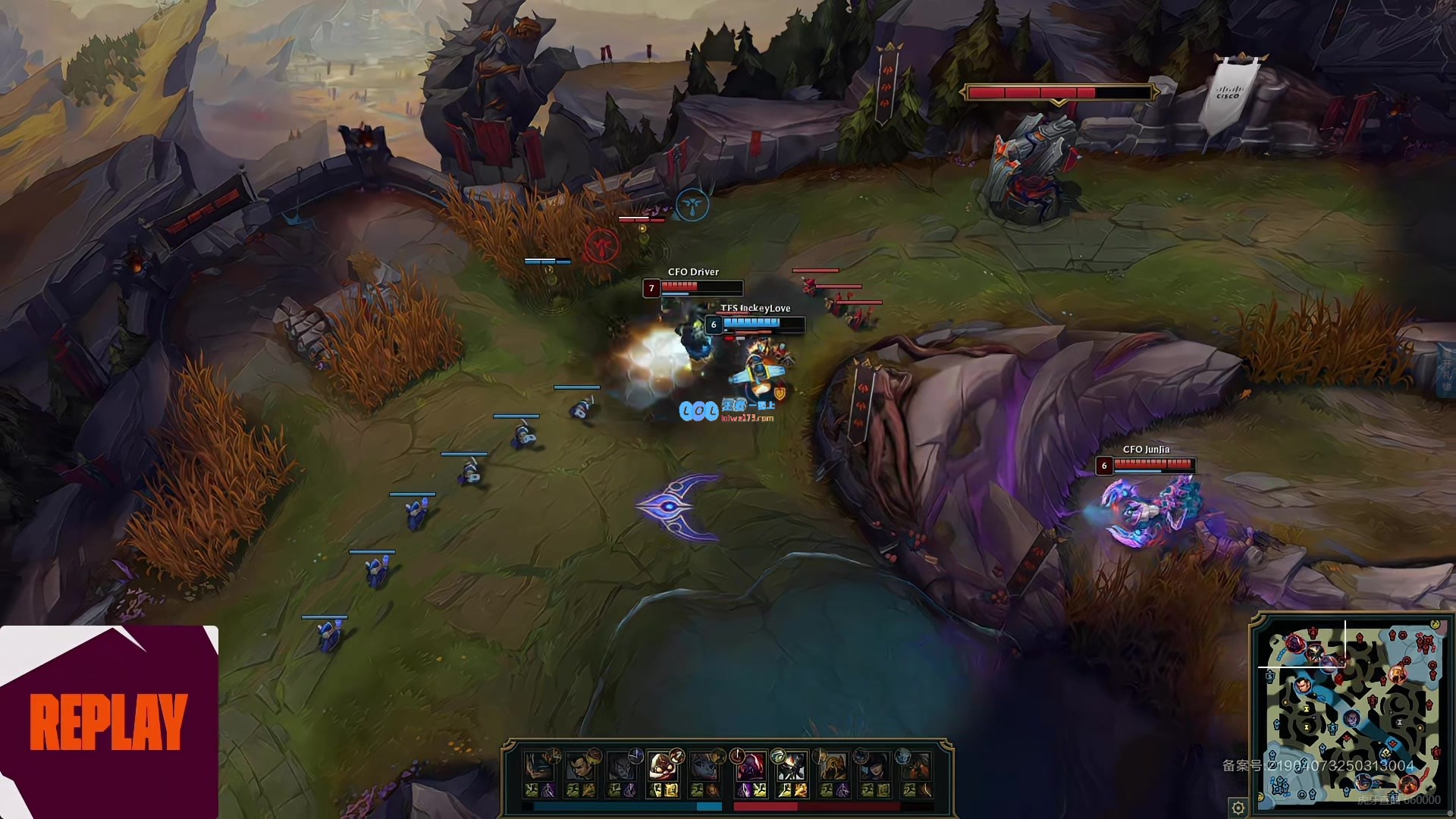The image size is (1456, 819).
Task: Select the leftmost blue team champion portrait
Action: (x=539, y=767)
